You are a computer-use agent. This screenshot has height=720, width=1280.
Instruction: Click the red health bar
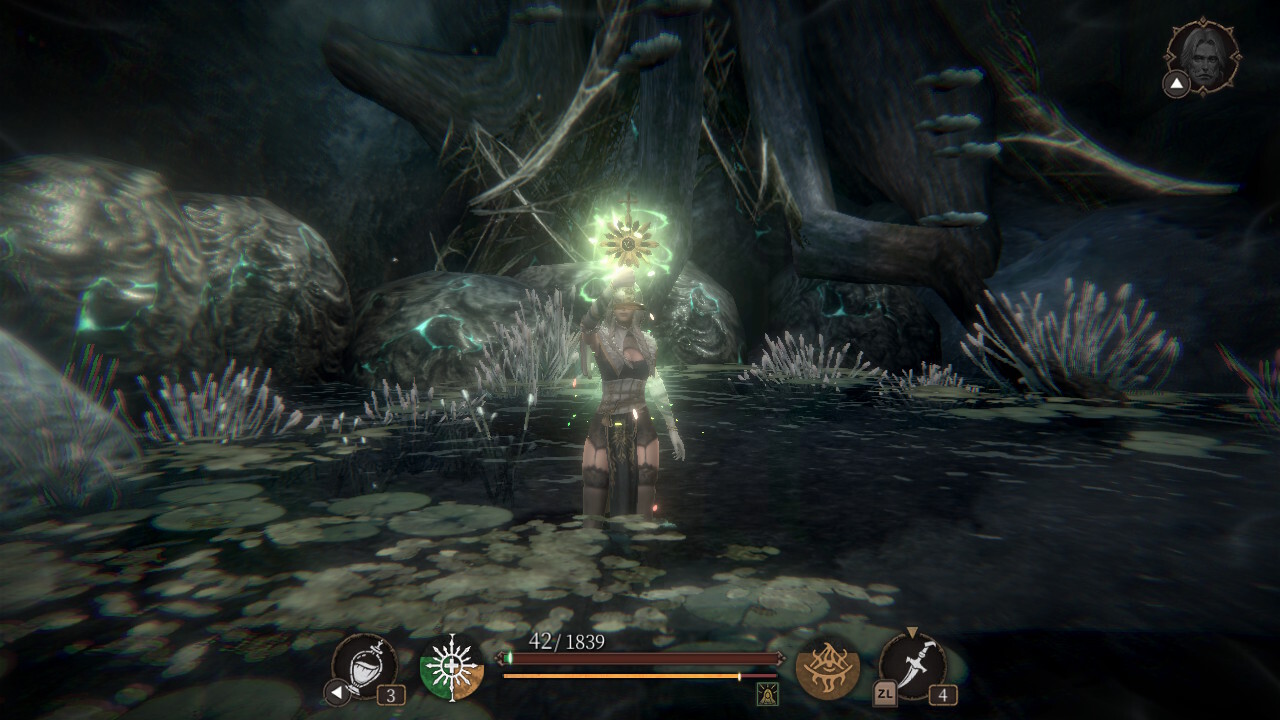click(640, 658)
